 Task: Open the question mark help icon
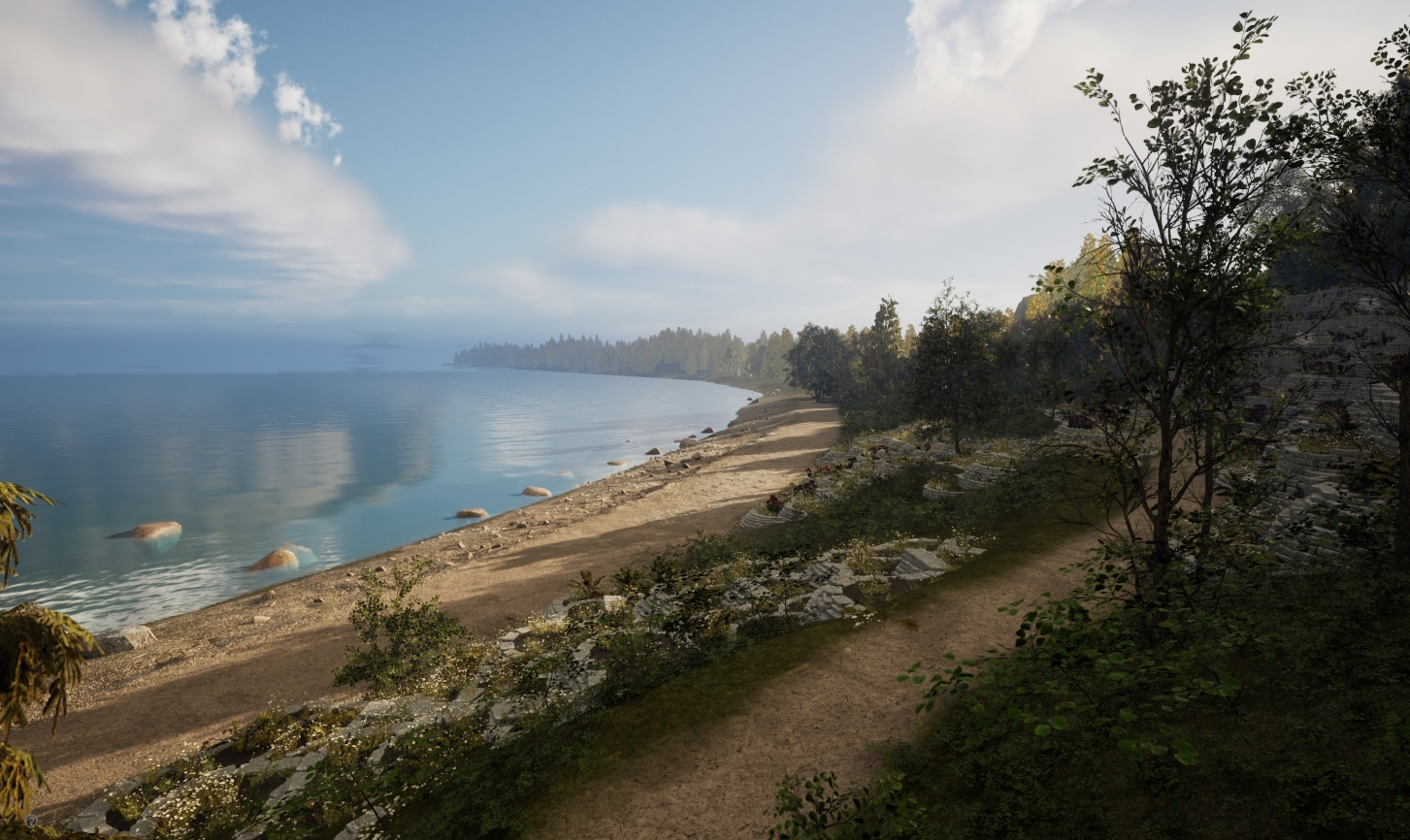point(31,822)
